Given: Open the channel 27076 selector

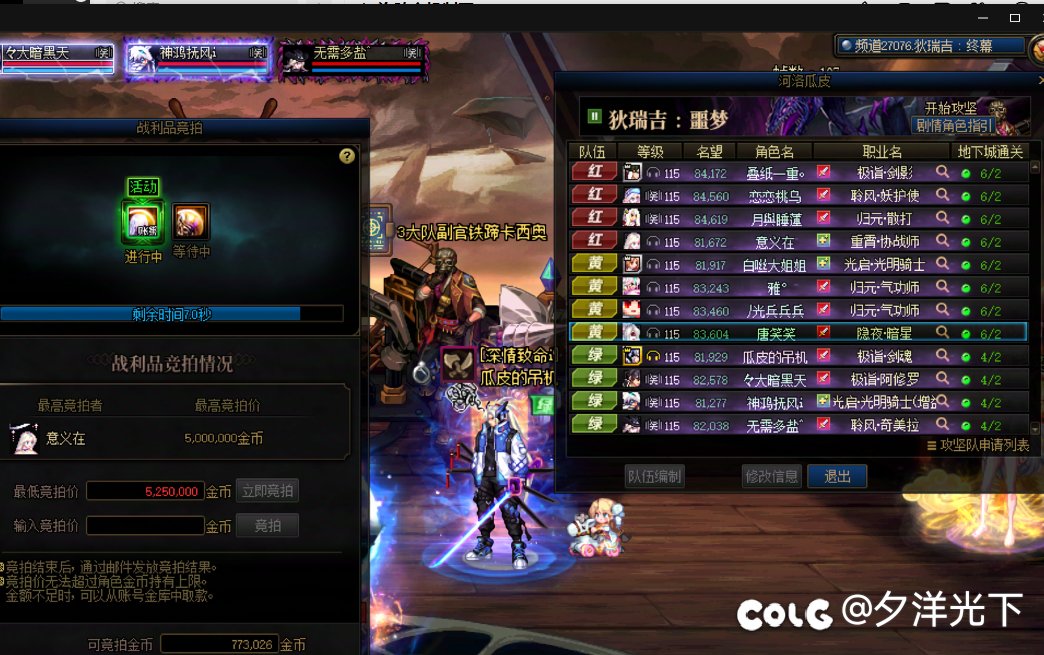Looking at the screenshot, I should pos(931,45).
